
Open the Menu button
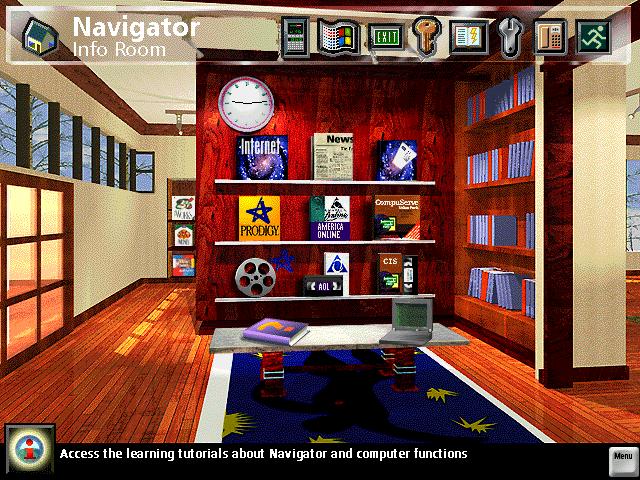pyautogui.click(x=622, y=457)
